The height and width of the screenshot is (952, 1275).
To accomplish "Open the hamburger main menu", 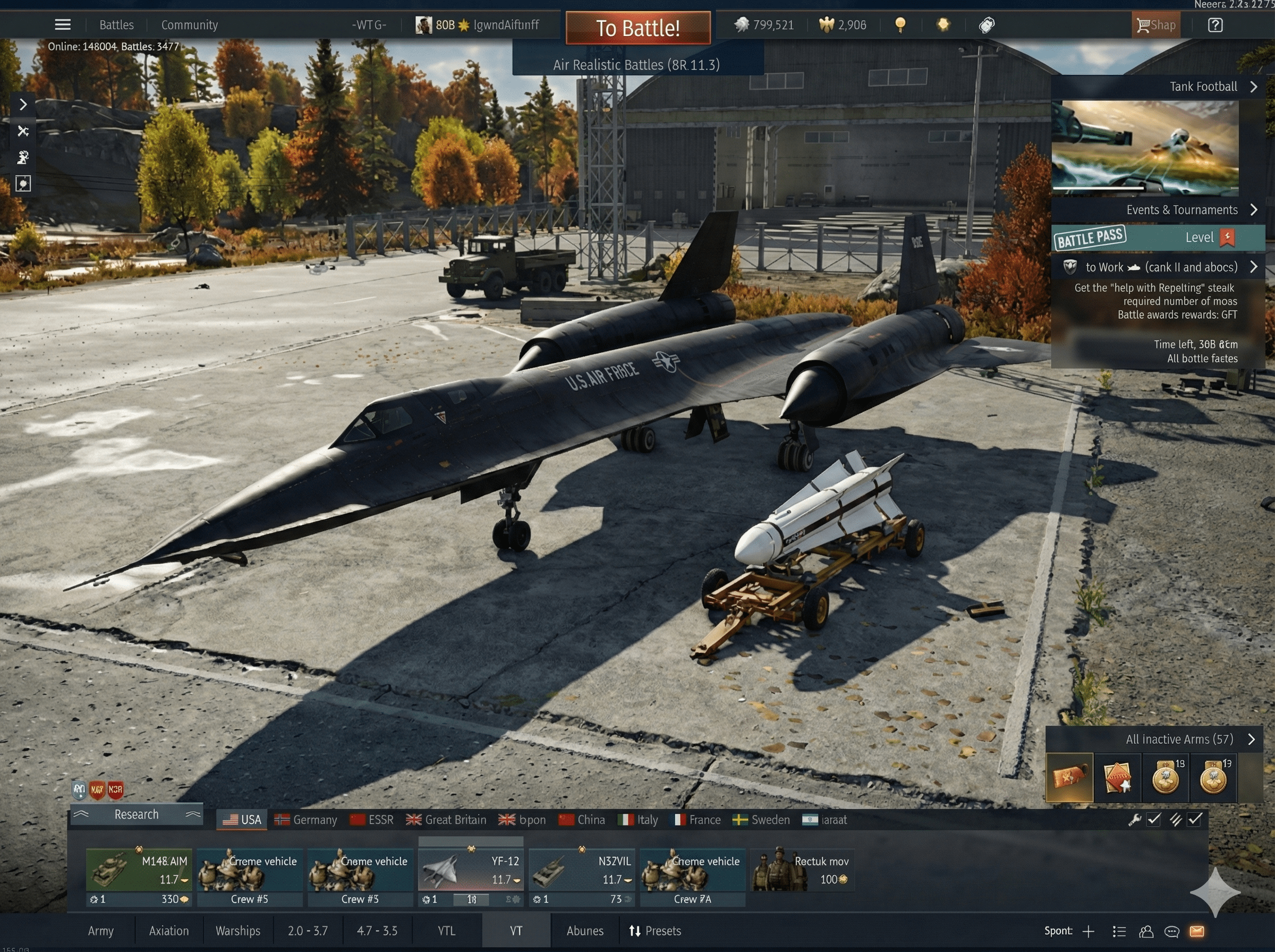I will coord(63,25).
